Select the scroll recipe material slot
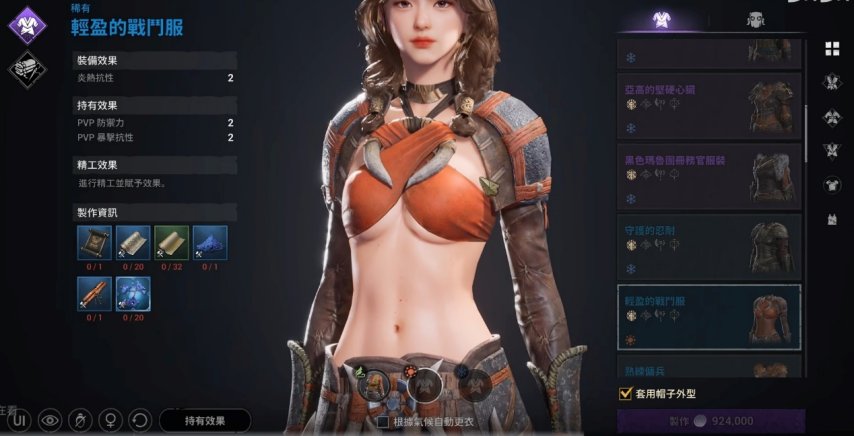The image size is (854, 436). click(93, 243)
